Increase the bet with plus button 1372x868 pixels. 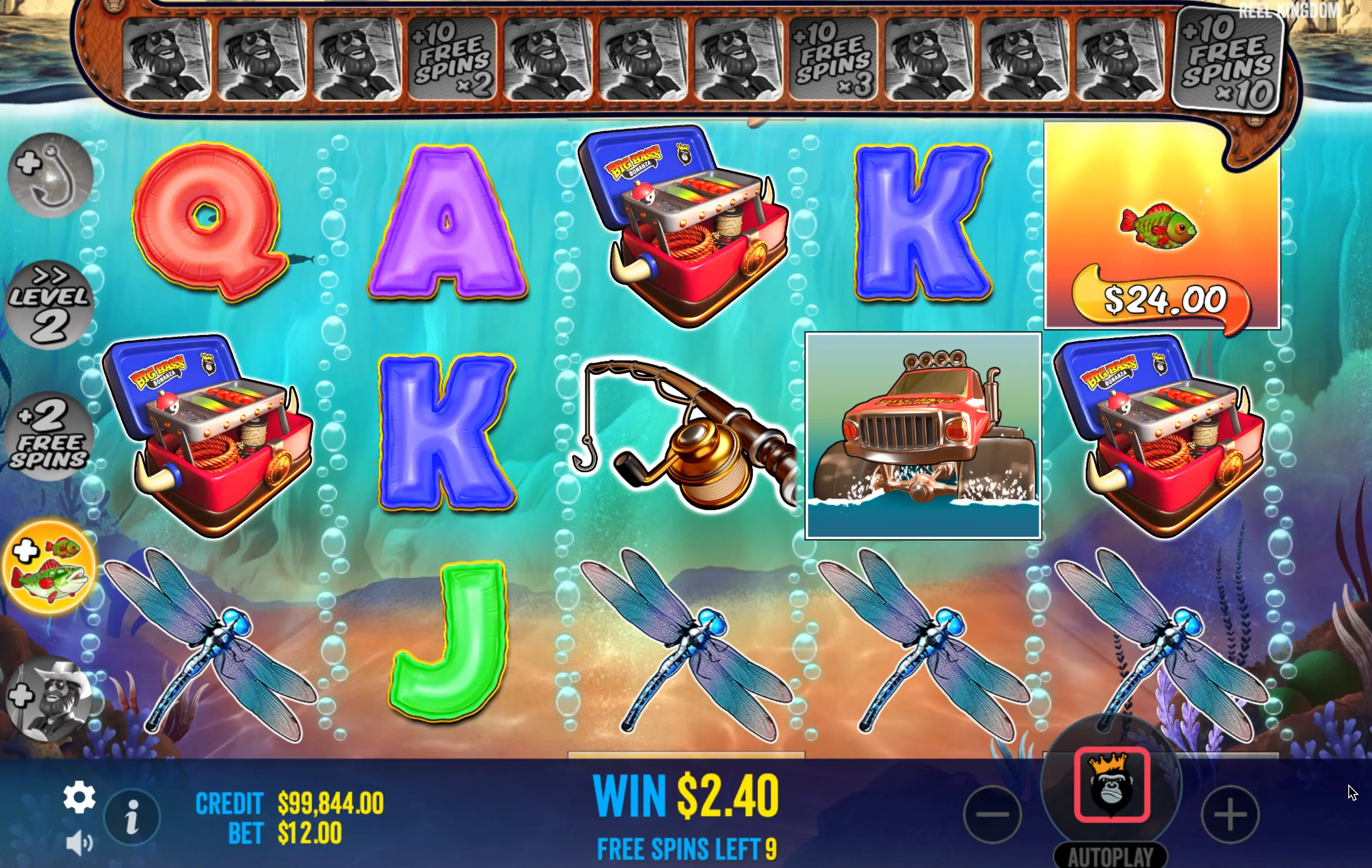(x=1229, y=814)
